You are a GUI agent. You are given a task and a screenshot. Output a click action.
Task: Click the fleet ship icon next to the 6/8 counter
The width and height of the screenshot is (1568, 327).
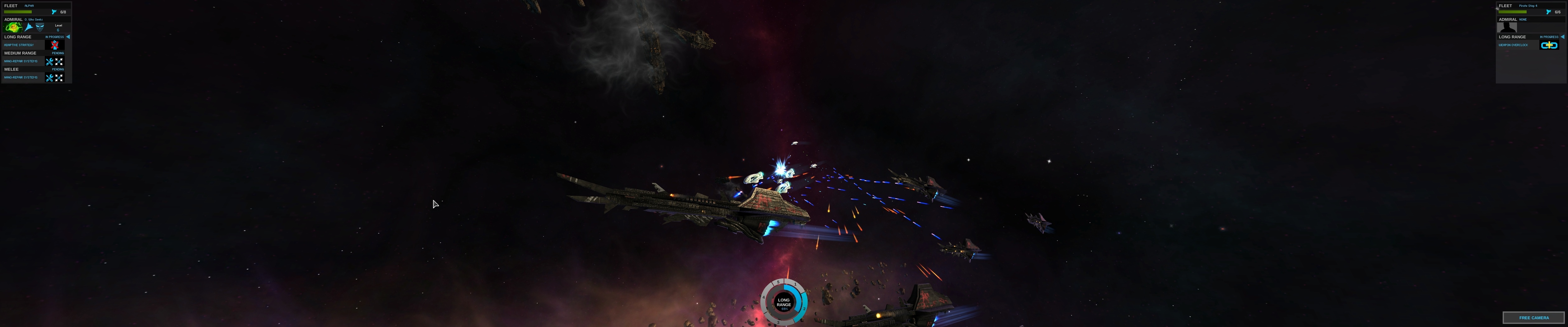pyautogui.click(x=54, y=11)
